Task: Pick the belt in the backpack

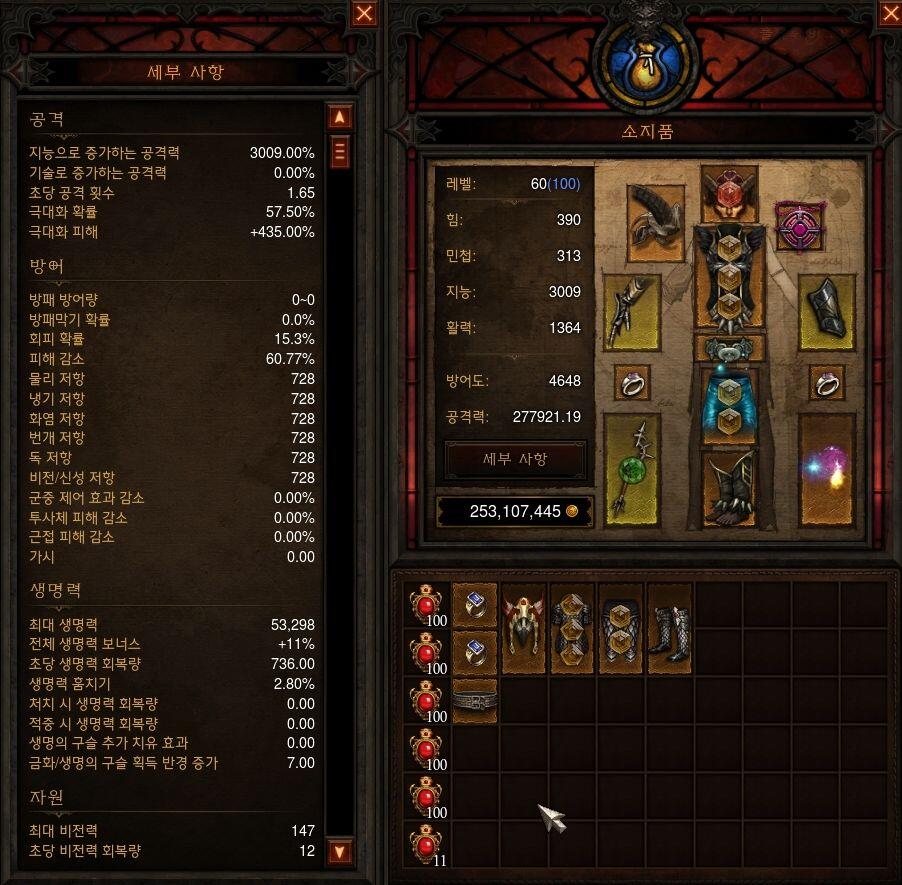Action: (x=475, y=700)
